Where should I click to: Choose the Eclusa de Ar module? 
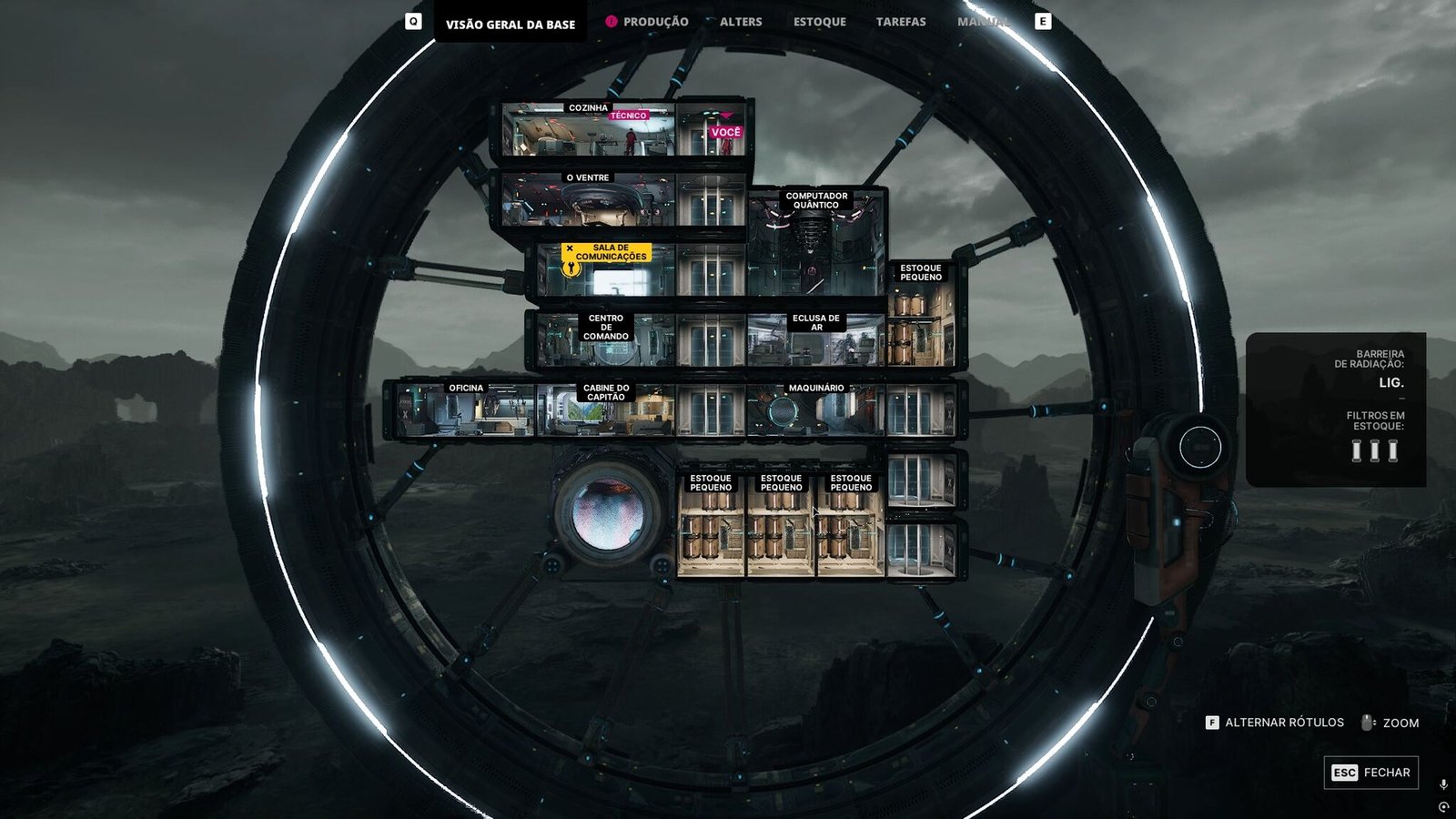[x=815, y=340]
